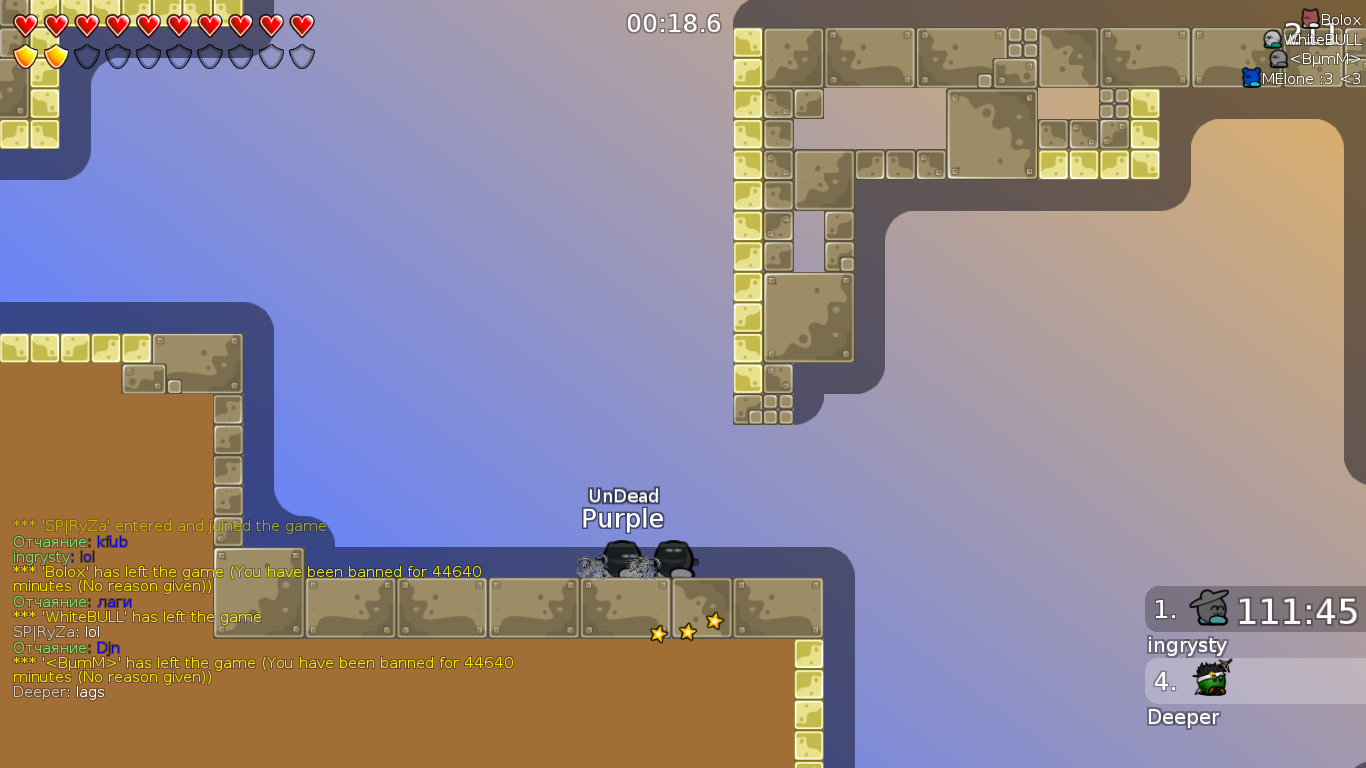The height and width of the screenshot is (768, 1366).
Task: Select Deeper's rank 4 leaderboard entry
Action: pyautogui.click(x=1255, y=682)
